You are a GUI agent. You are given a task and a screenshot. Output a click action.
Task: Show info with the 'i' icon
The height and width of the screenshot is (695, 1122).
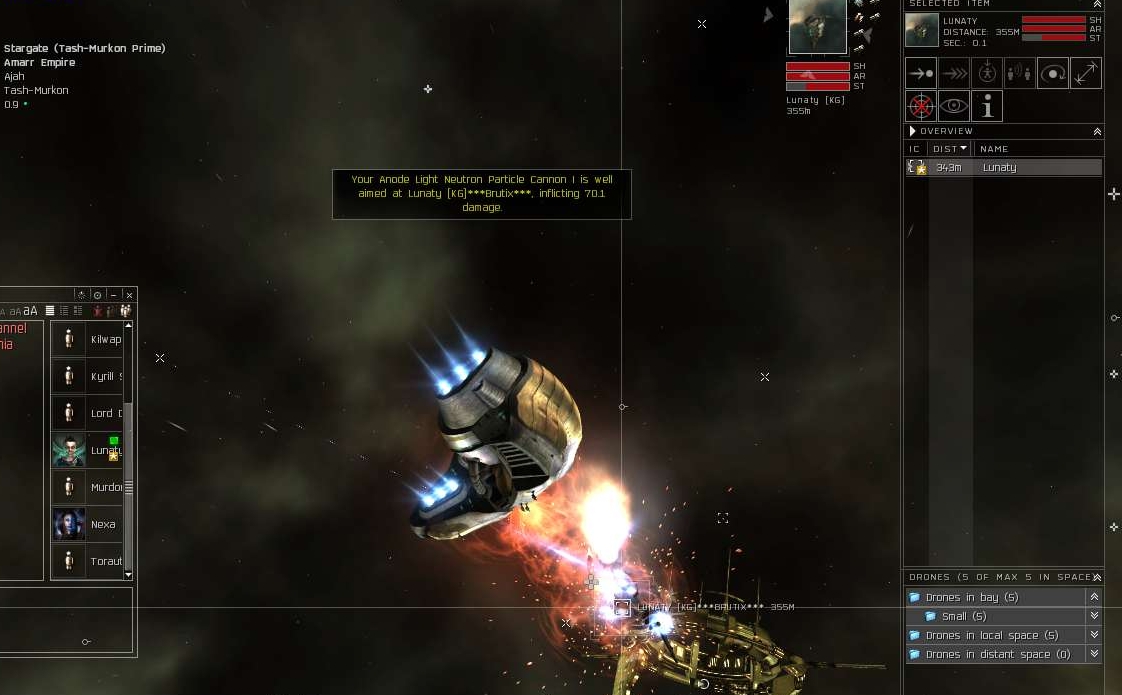coord(987,106)
